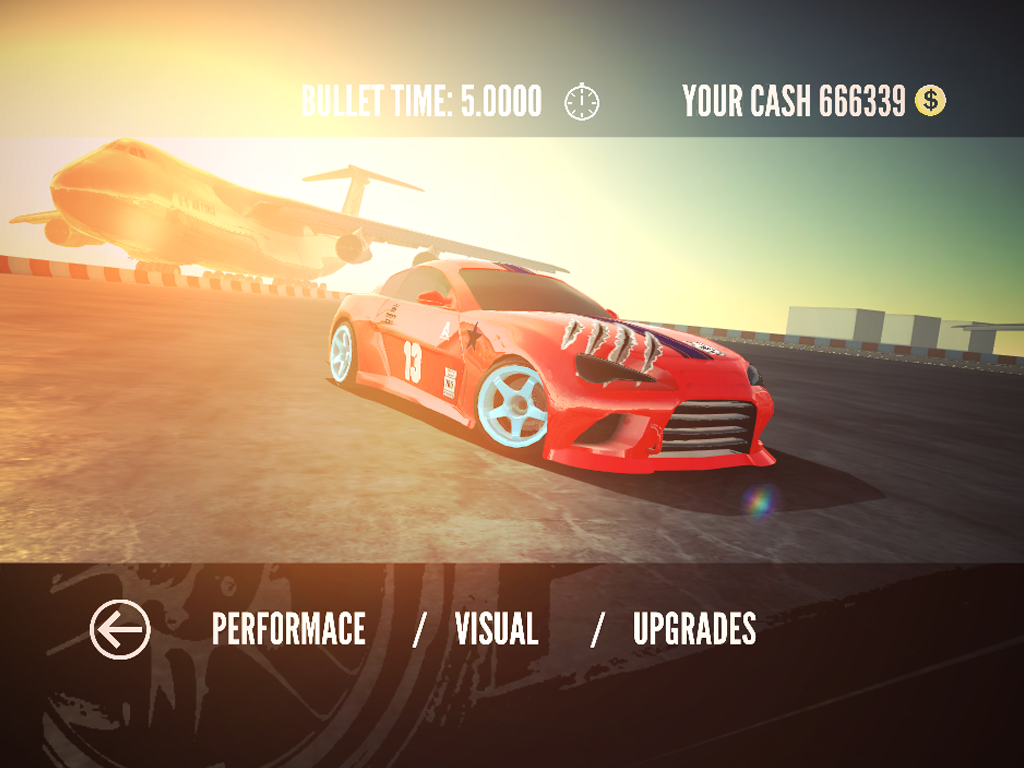The image size is (1024, 768).
Task: Go back using the arrow button
Action: [120, 630]
